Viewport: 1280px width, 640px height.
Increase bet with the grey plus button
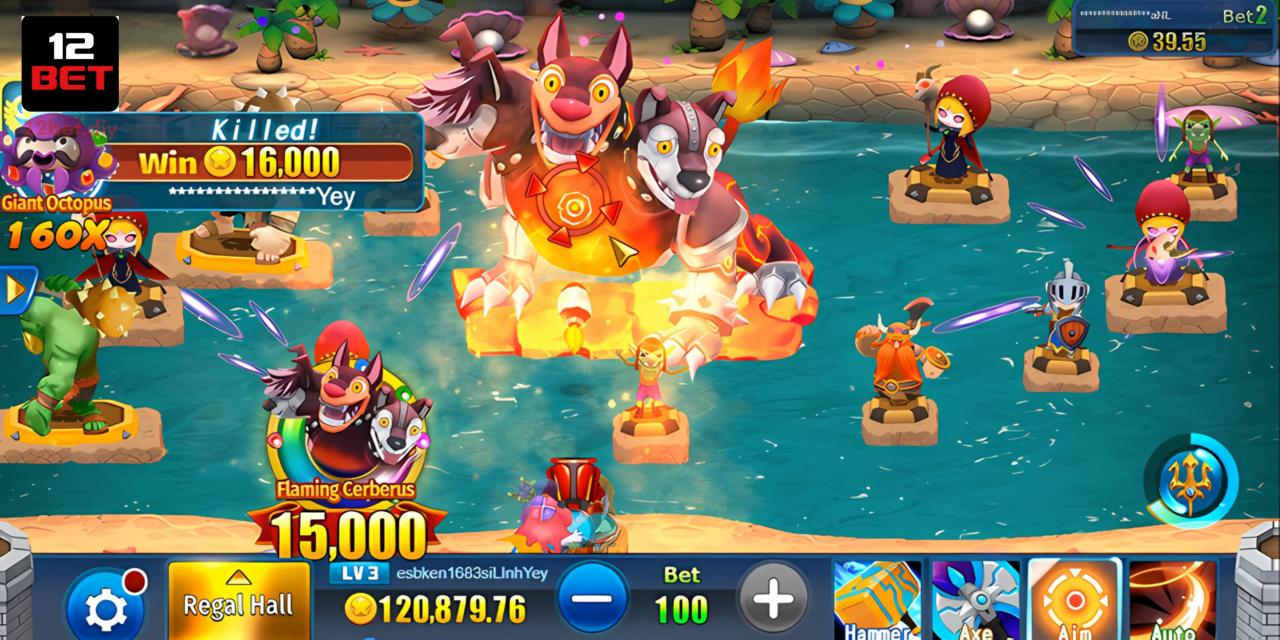pyautogui.click(x=773, y=598)
